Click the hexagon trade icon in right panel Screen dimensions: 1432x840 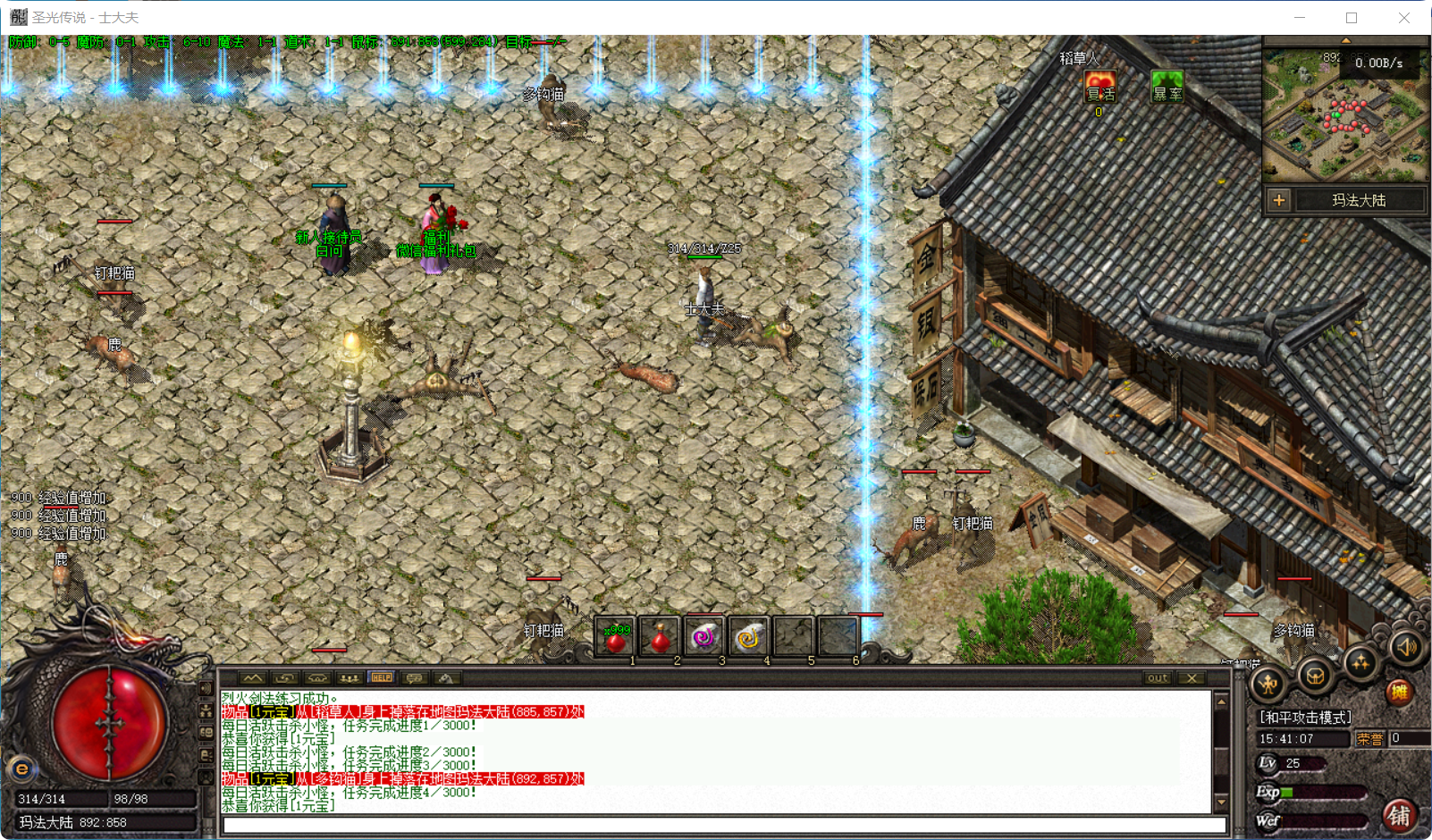1313,676
